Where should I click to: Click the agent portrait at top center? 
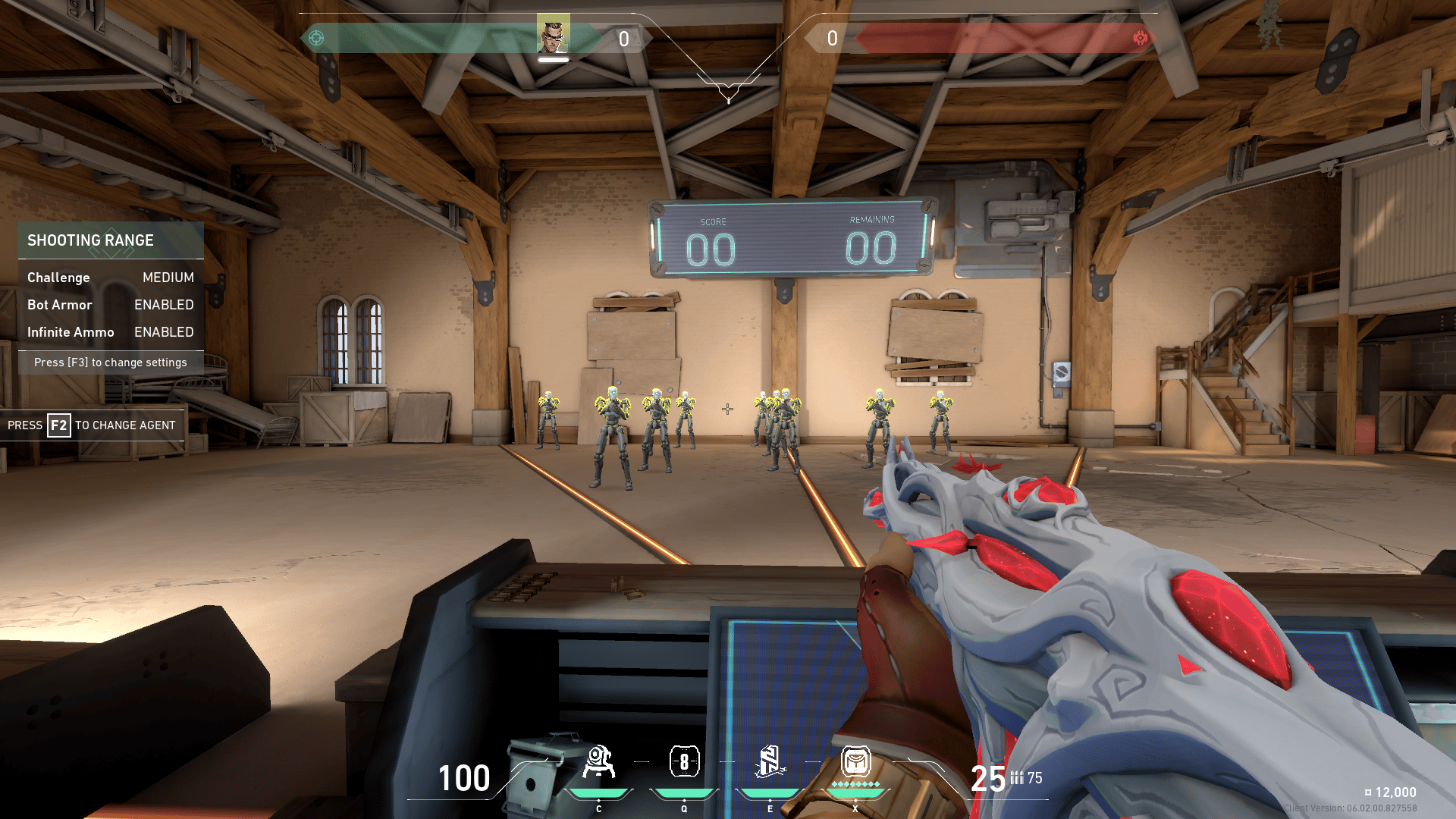554,33
